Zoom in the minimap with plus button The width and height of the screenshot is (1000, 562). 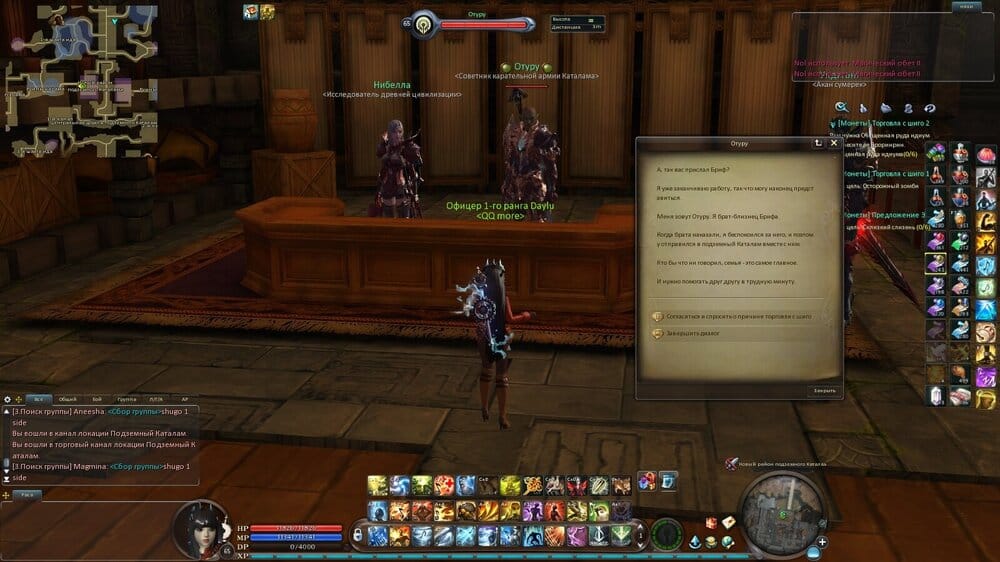point(821,543)
